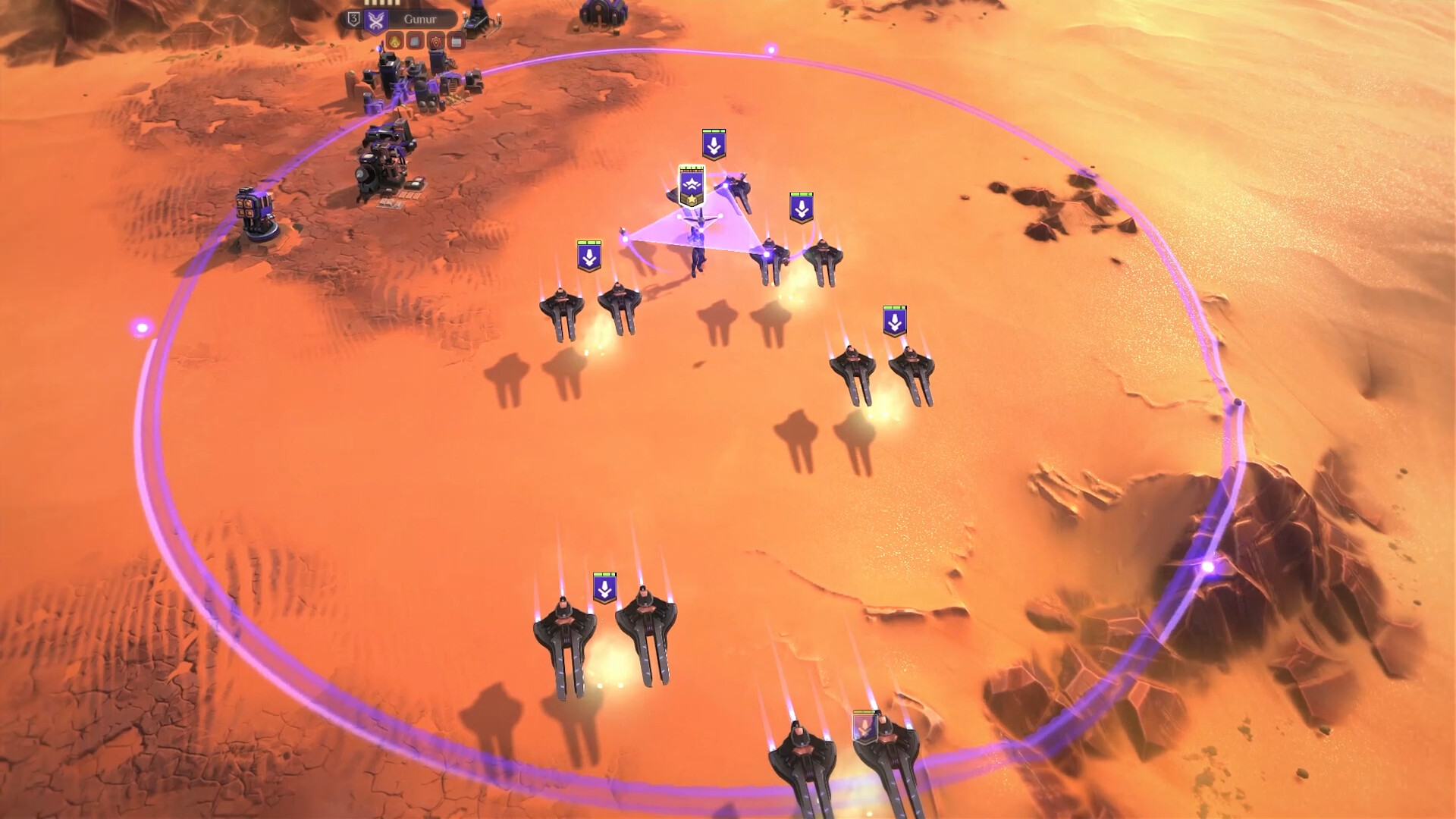
Task: Select the grey plascrete icon beneath the Gunur banner
Action: [416, 42]
